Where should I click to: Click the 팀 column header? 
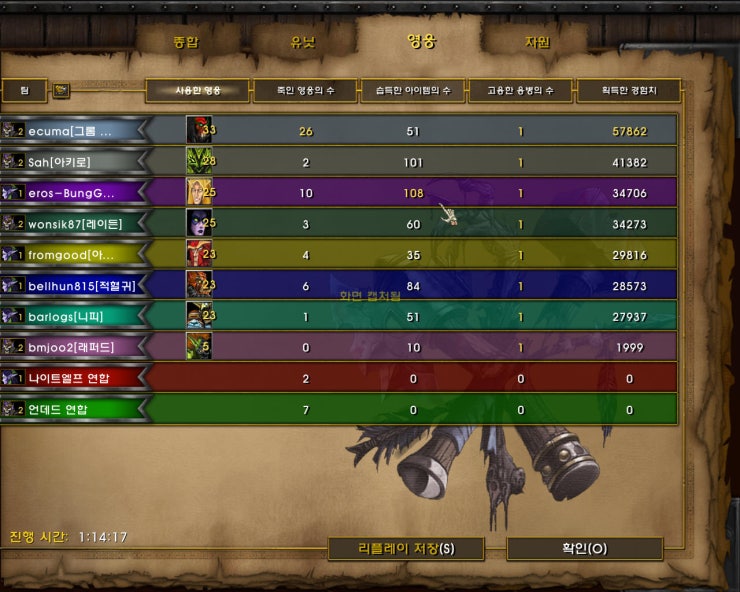[x=25, y=91]
